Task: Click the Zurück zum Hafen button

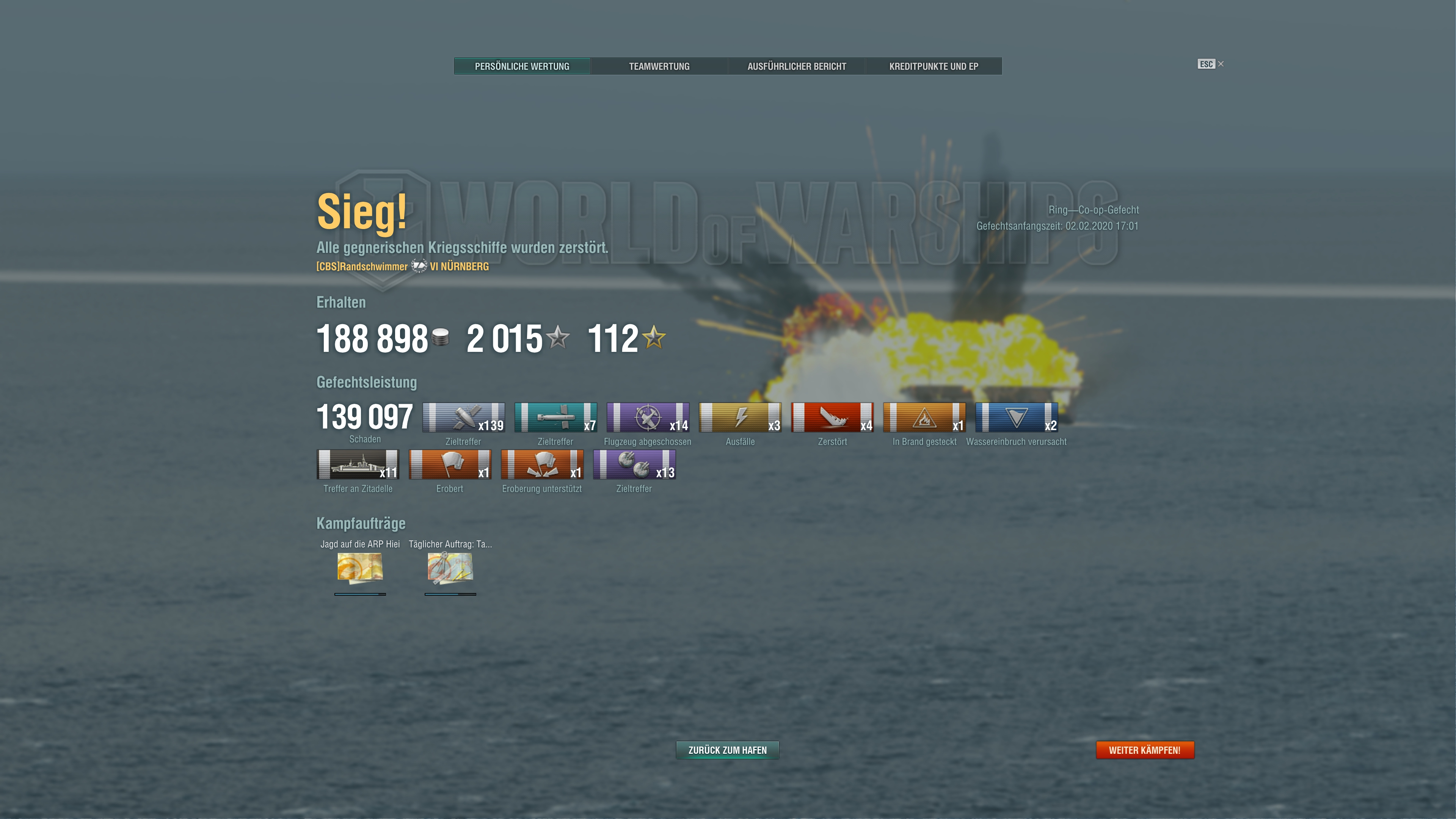Action: click(x=728, y=750)
